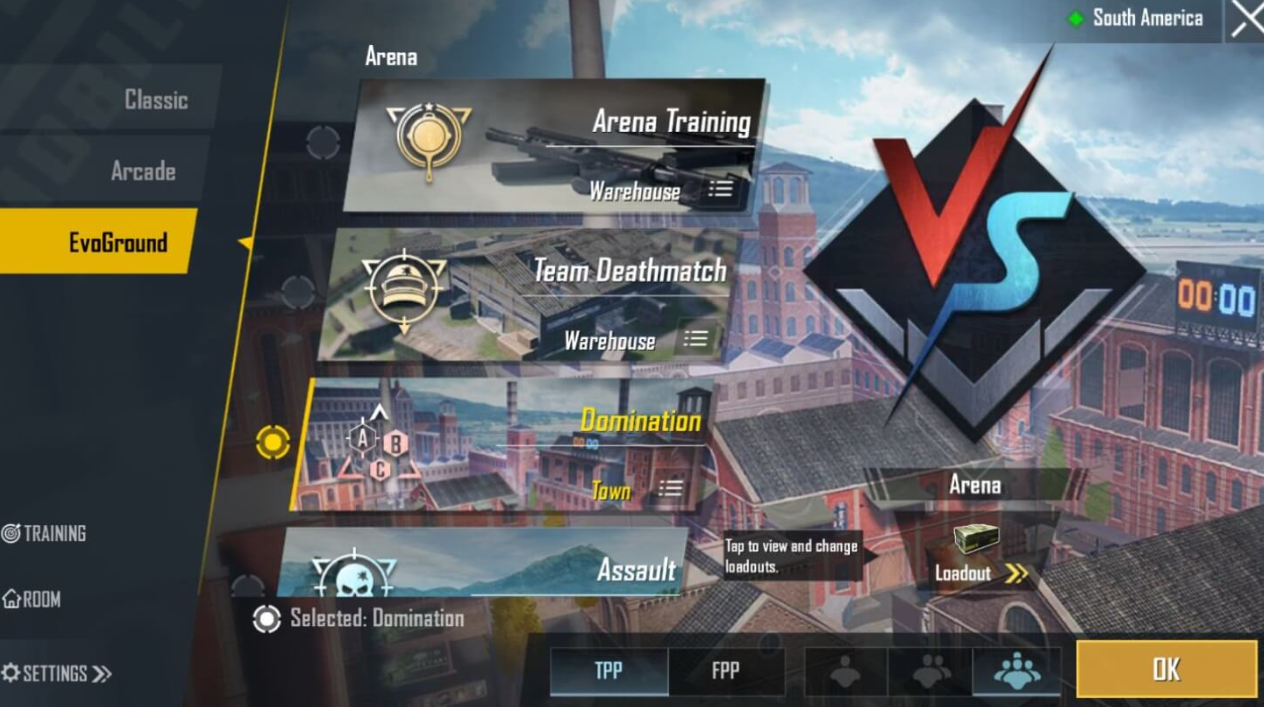Switch to the Classic mode tab
The image size is (1264, 707).
click(x=155, y=100)
